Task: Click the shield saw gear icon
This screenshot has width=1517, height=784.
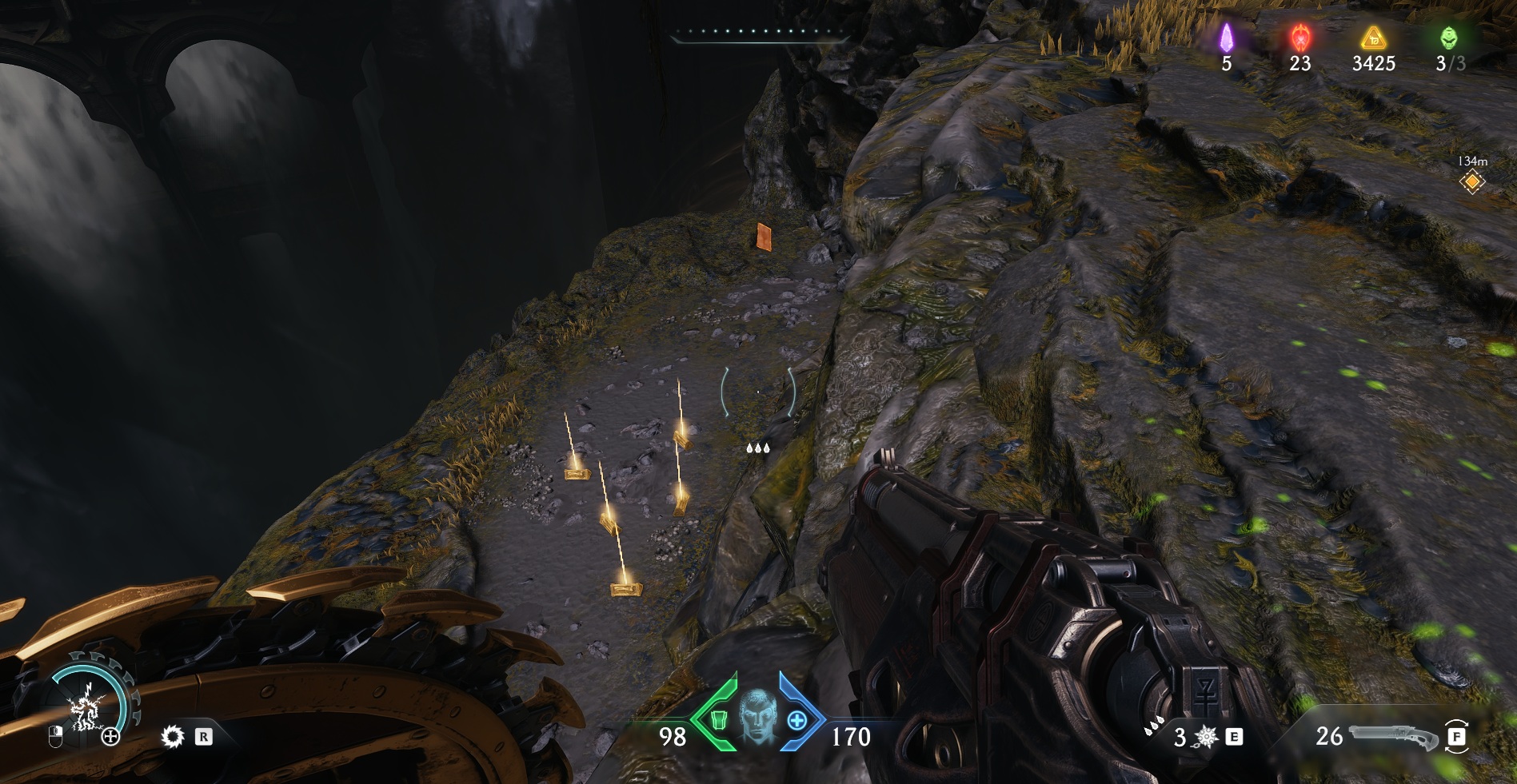Action: [172, 736]
